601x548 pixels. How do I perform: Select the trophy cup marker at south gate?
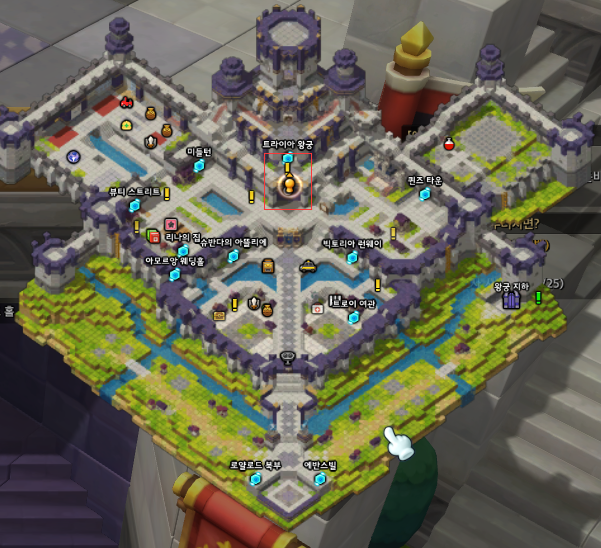point(289,355)
